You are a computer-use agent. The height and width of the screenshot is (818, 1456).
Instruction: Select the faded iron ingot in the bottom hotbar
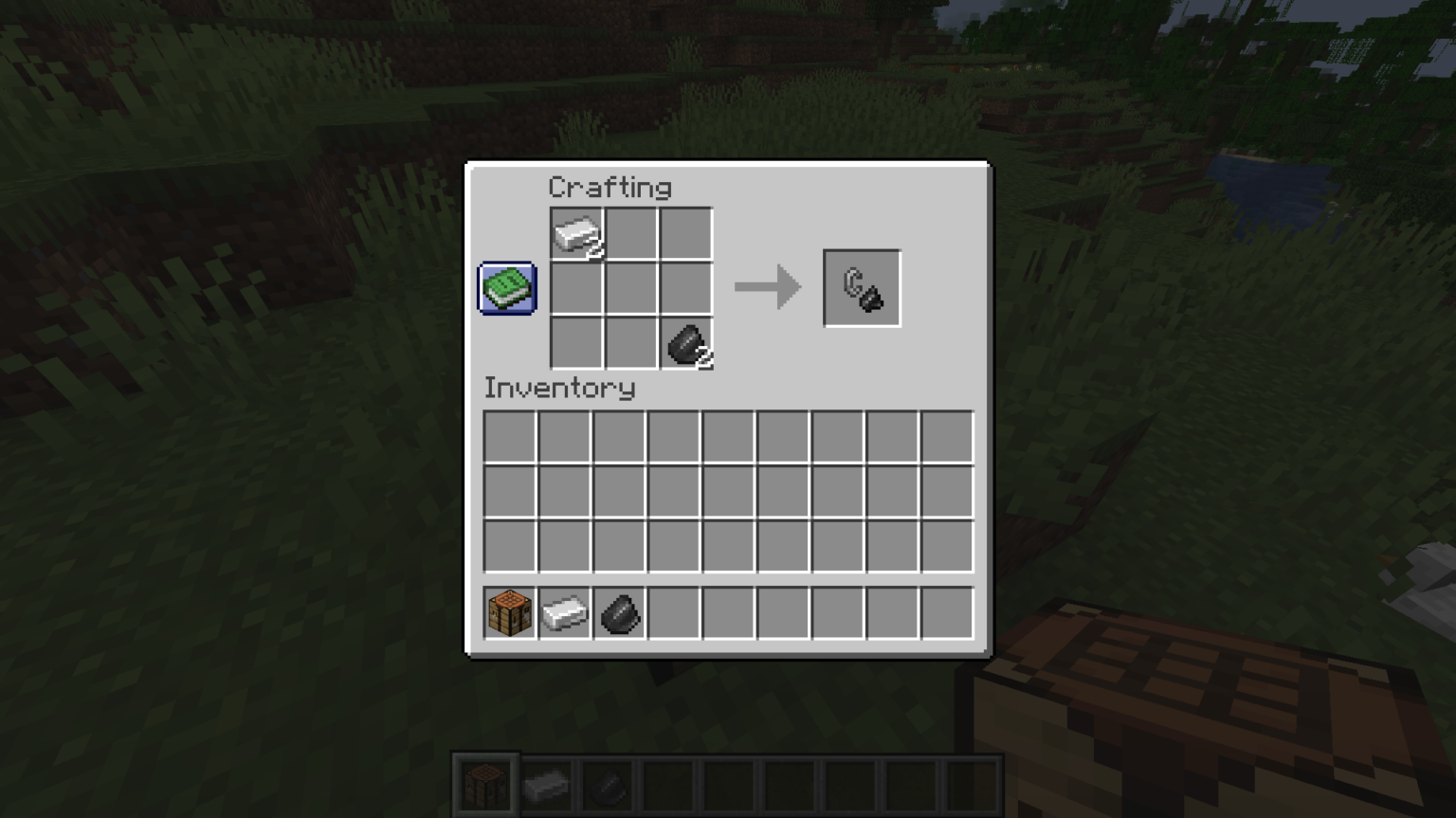pyautogui.click(x=548, y=785)
